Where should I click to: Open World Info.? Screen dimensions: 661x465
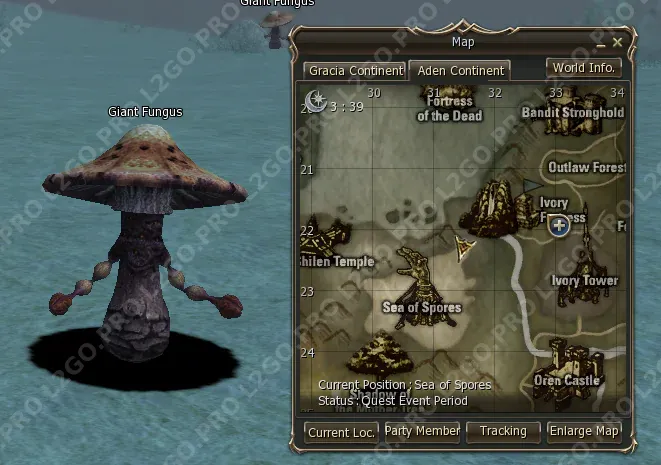coord(584,68)
